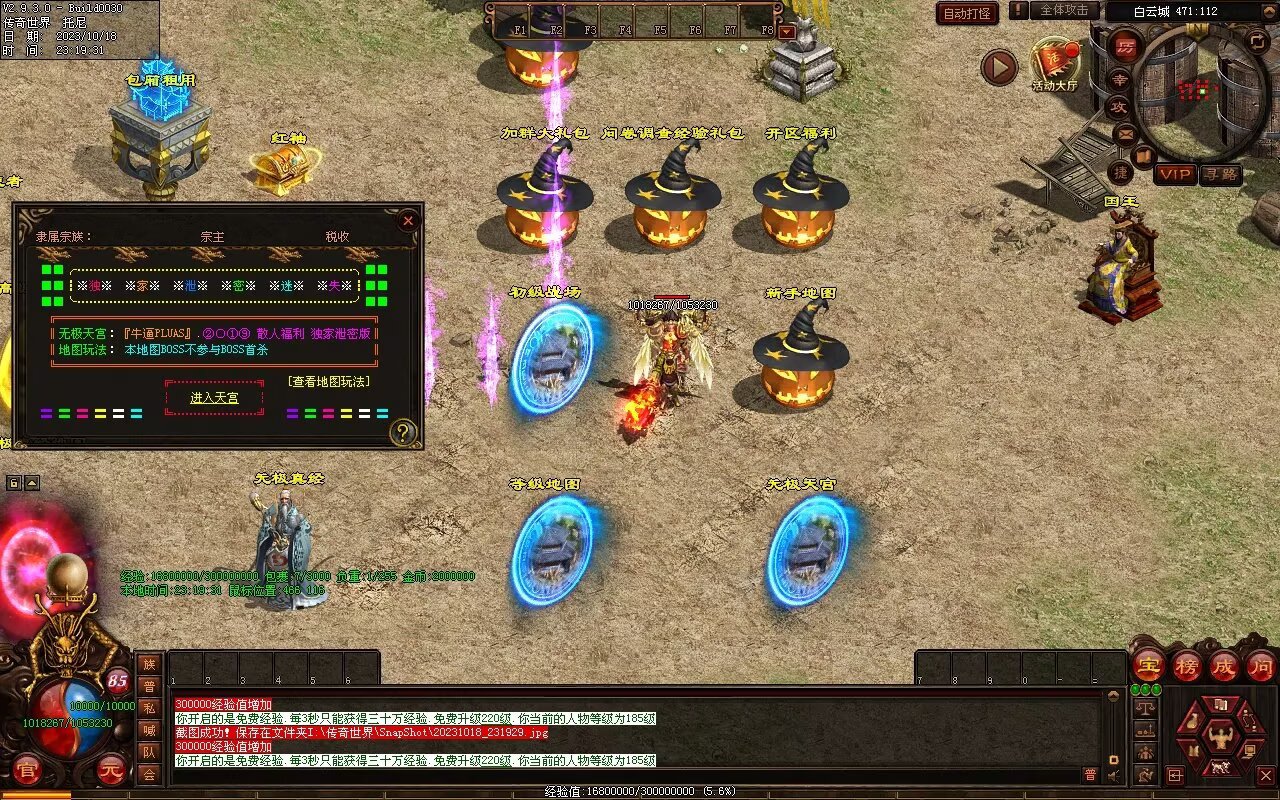
Task: Select the 全体攻击 attack mode button
Action: pos(1064,10)
